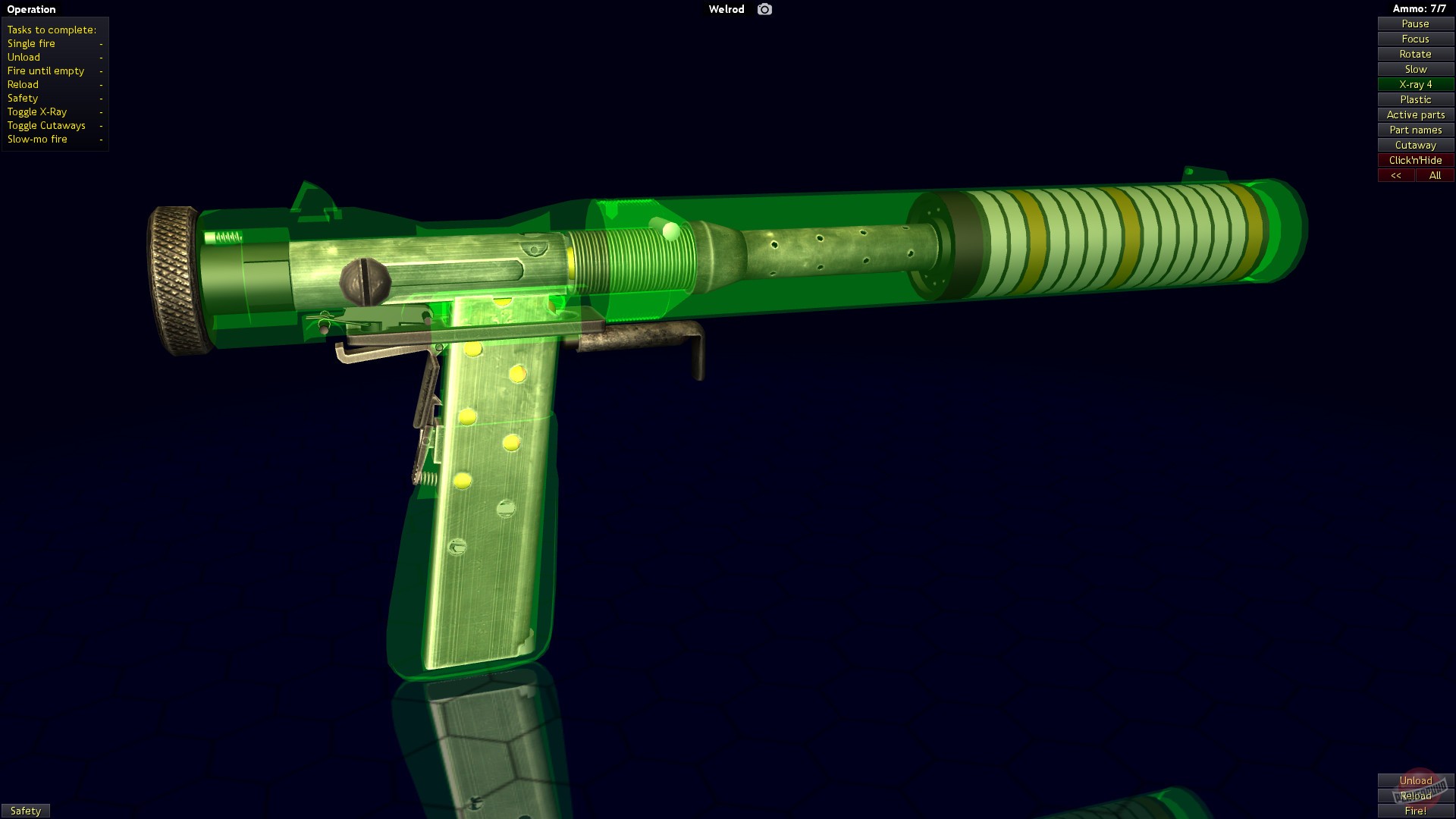The height and width of the screenshot is (819, 1456).
Task: Enable Rotate mode
Action: [x=1415, y=54]
